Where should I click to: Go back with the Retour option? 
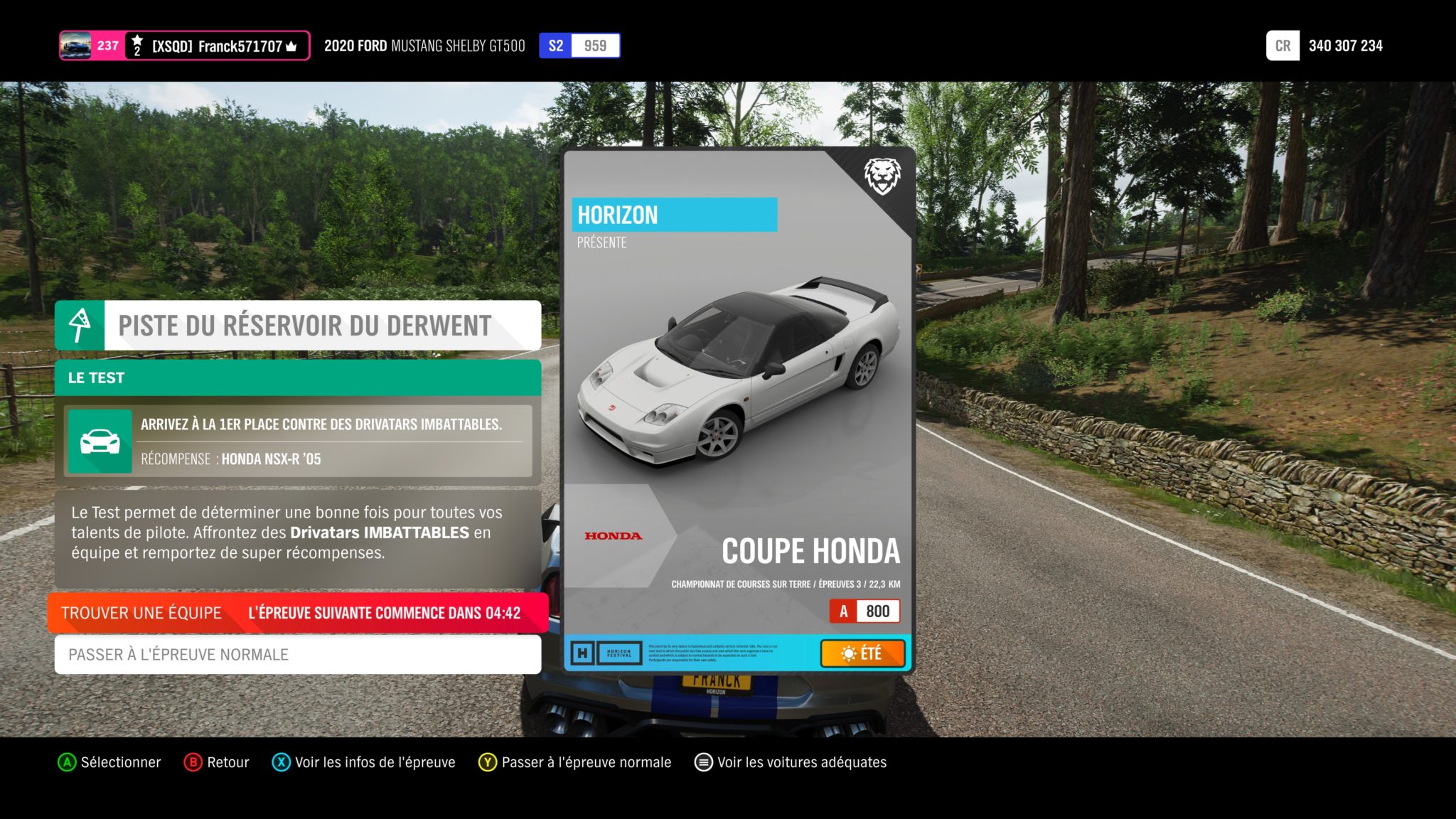tap(217, 762)
